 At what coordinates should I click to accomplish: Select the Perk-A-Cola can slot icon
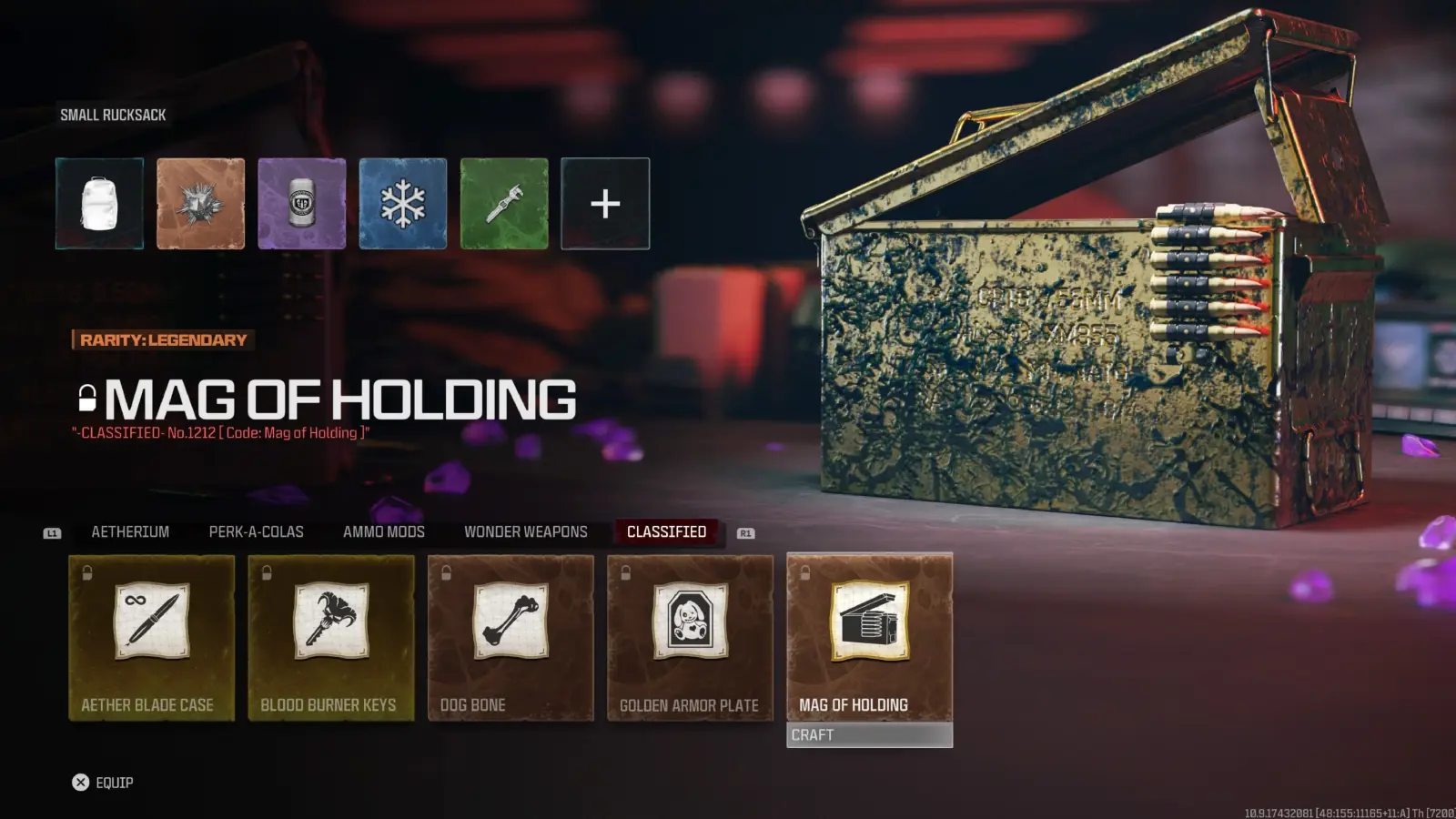(301, 203)
